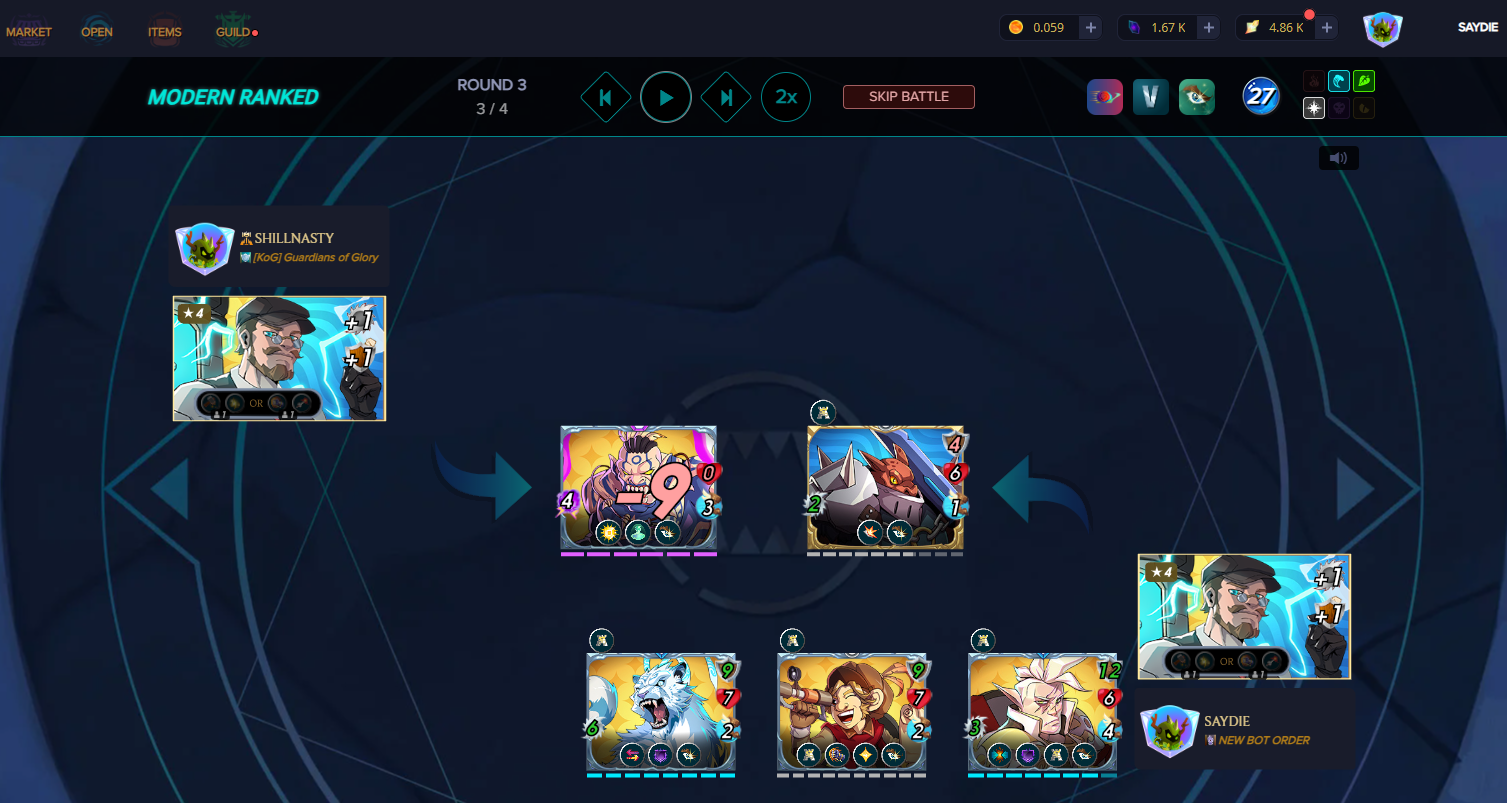This screenshot has height=803, width=1507.
Task: Inspect SHILLNASTY's summoner card
Action: (x=279, y=358)
